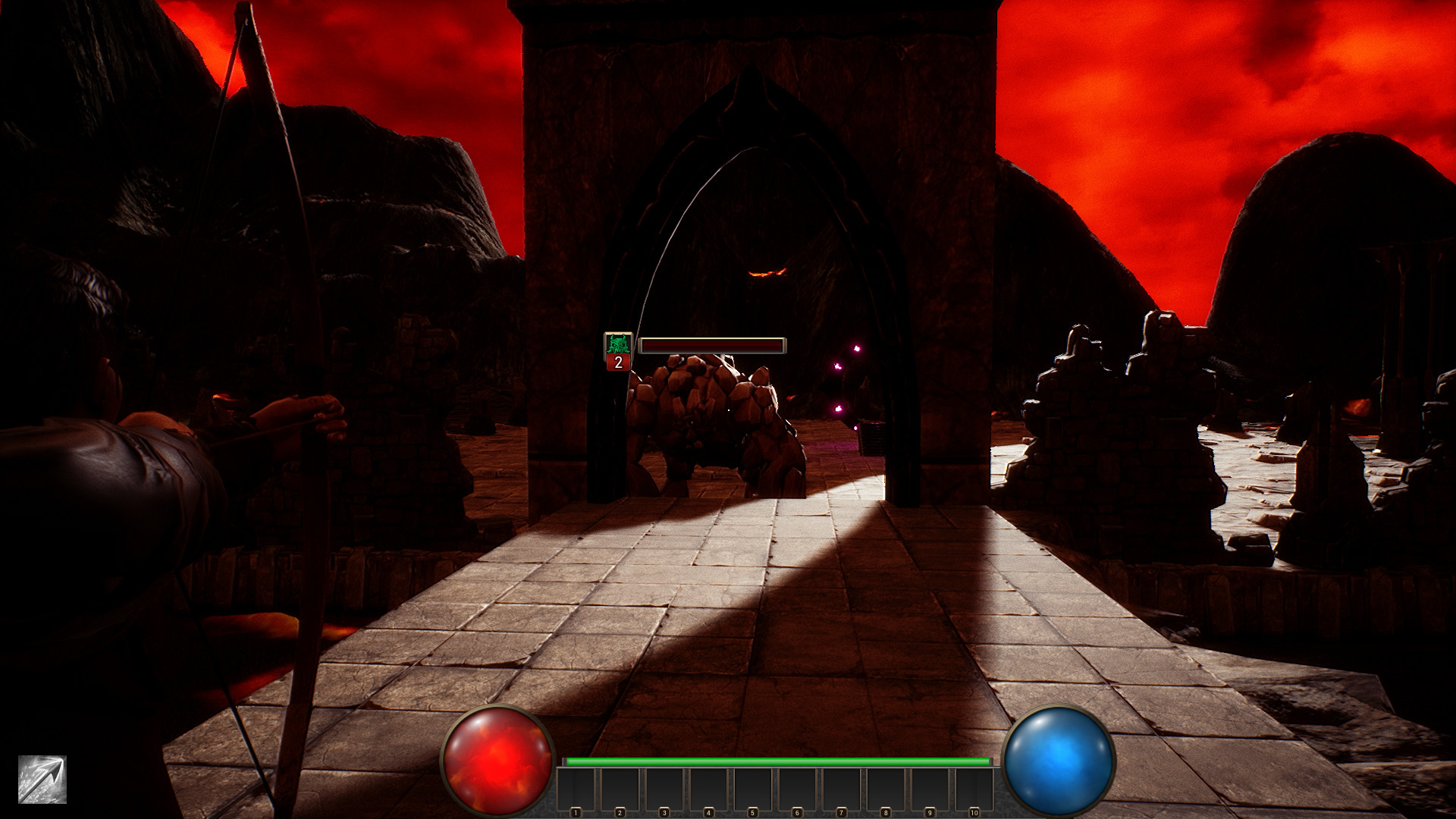Click the enemy health bar above the rock golem

pyautogui.click(x=711, y=345)
